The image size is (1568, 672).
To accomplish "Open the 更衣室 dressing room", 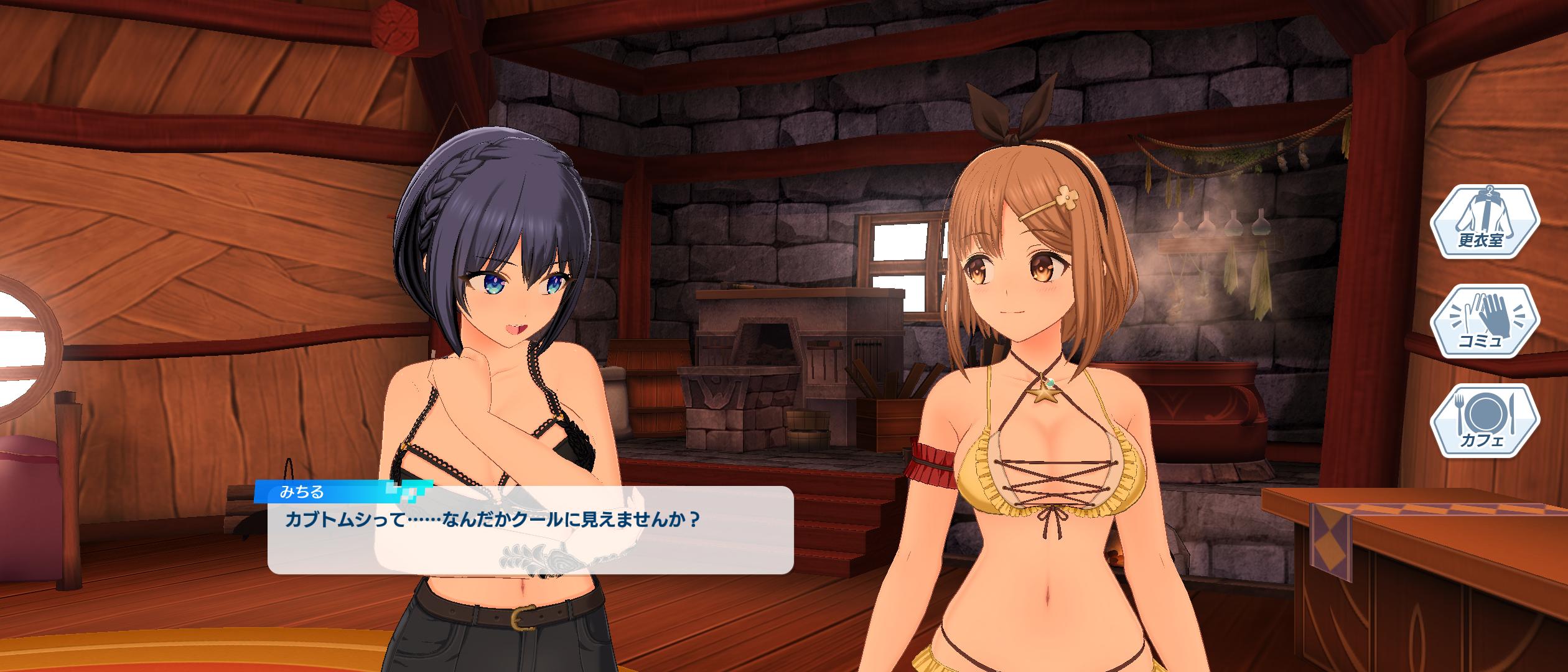I will [1484, 222].
